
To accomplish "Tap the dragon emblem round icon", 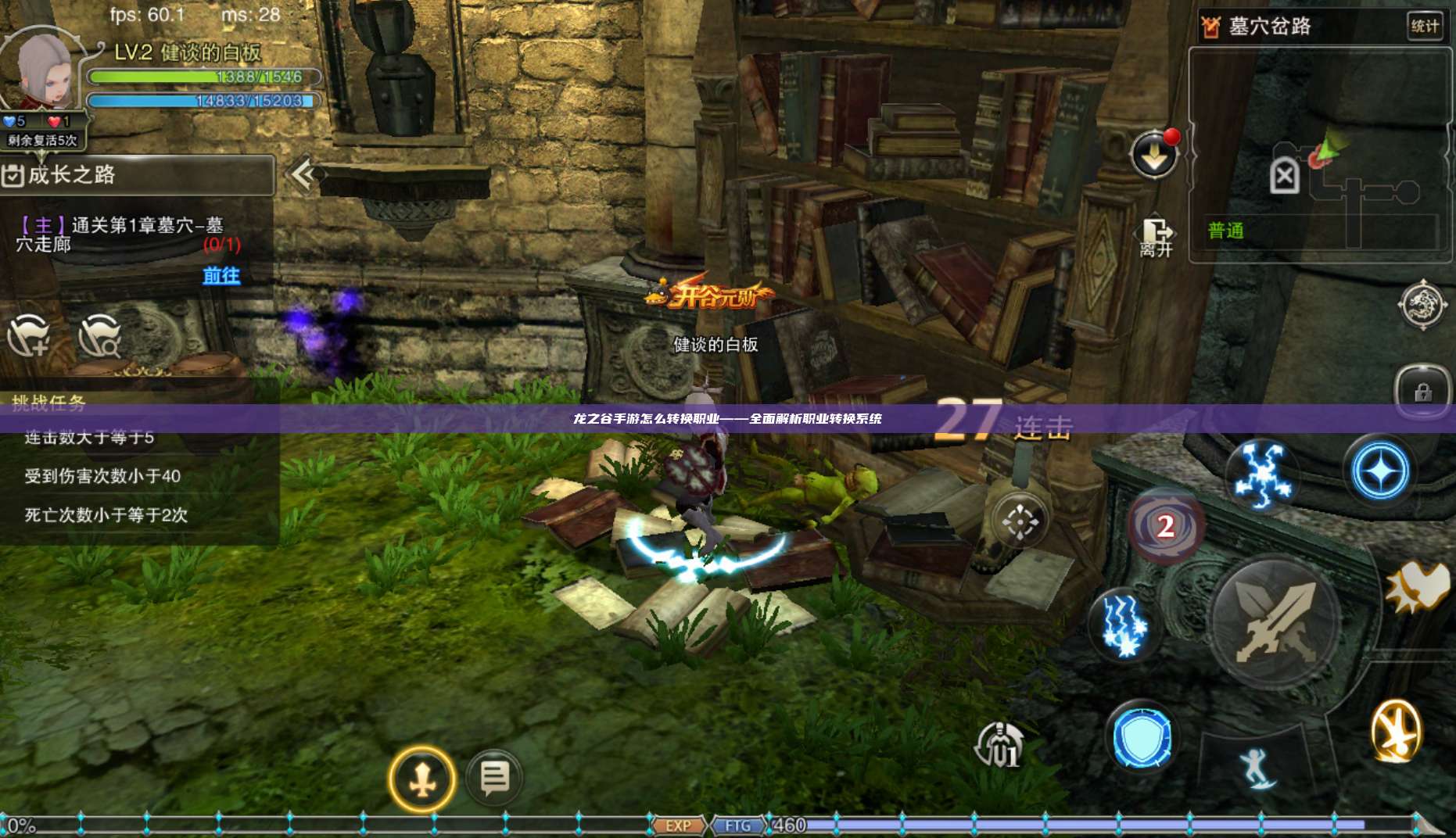I will click(x=1422, y=305).
